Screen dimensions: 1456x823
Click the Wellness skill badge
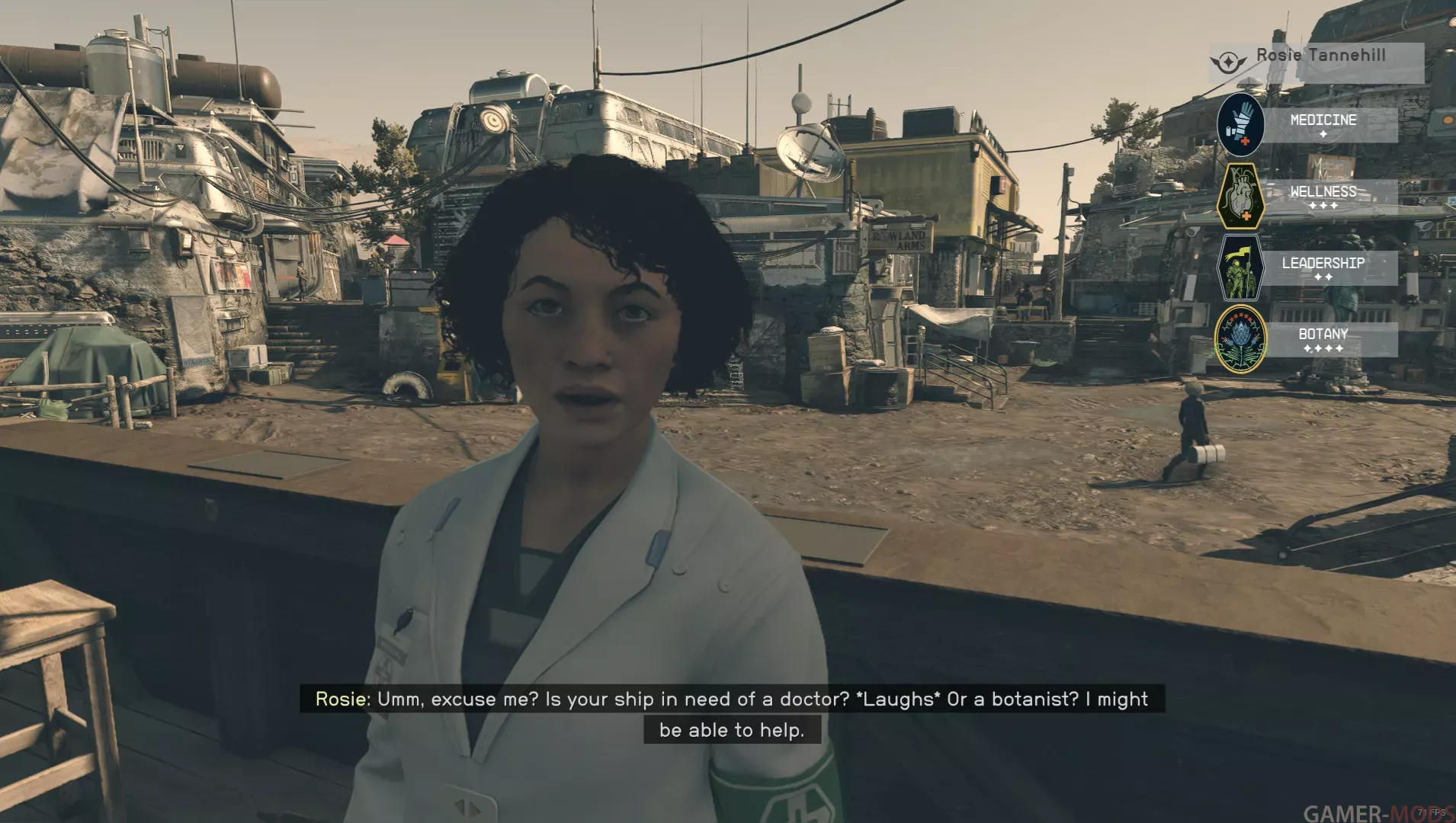click(1240, 197)
